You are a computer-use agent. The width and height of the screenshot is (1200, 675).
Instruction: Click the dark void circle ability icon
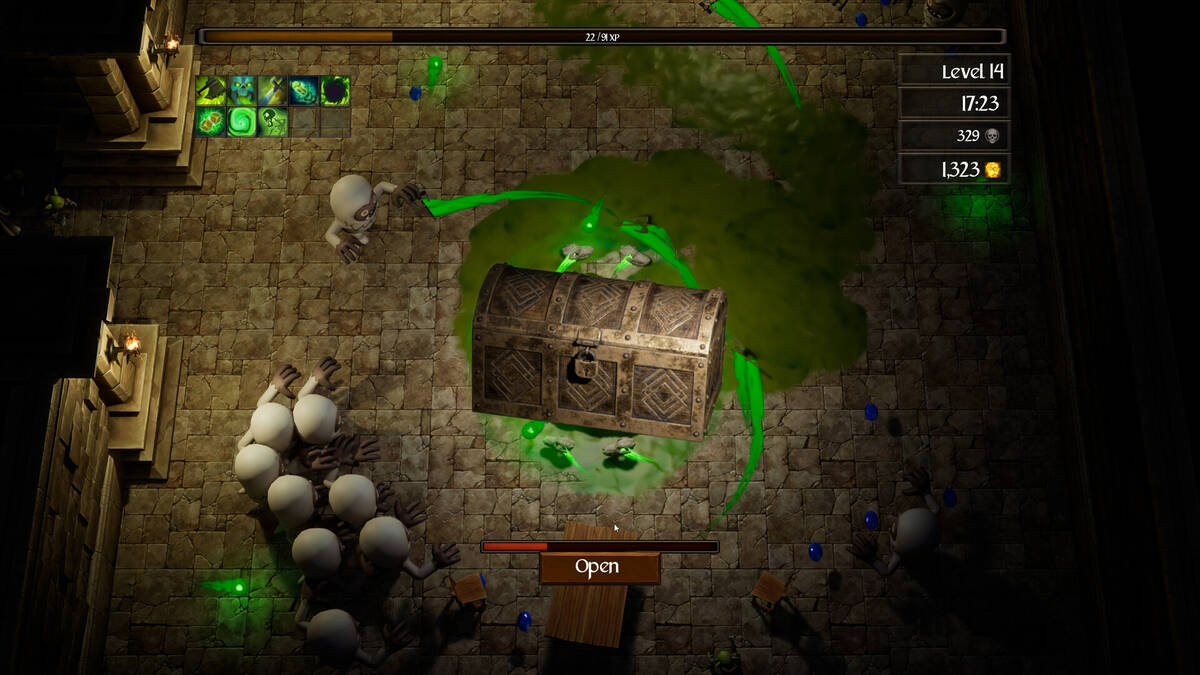click(335, 90)
